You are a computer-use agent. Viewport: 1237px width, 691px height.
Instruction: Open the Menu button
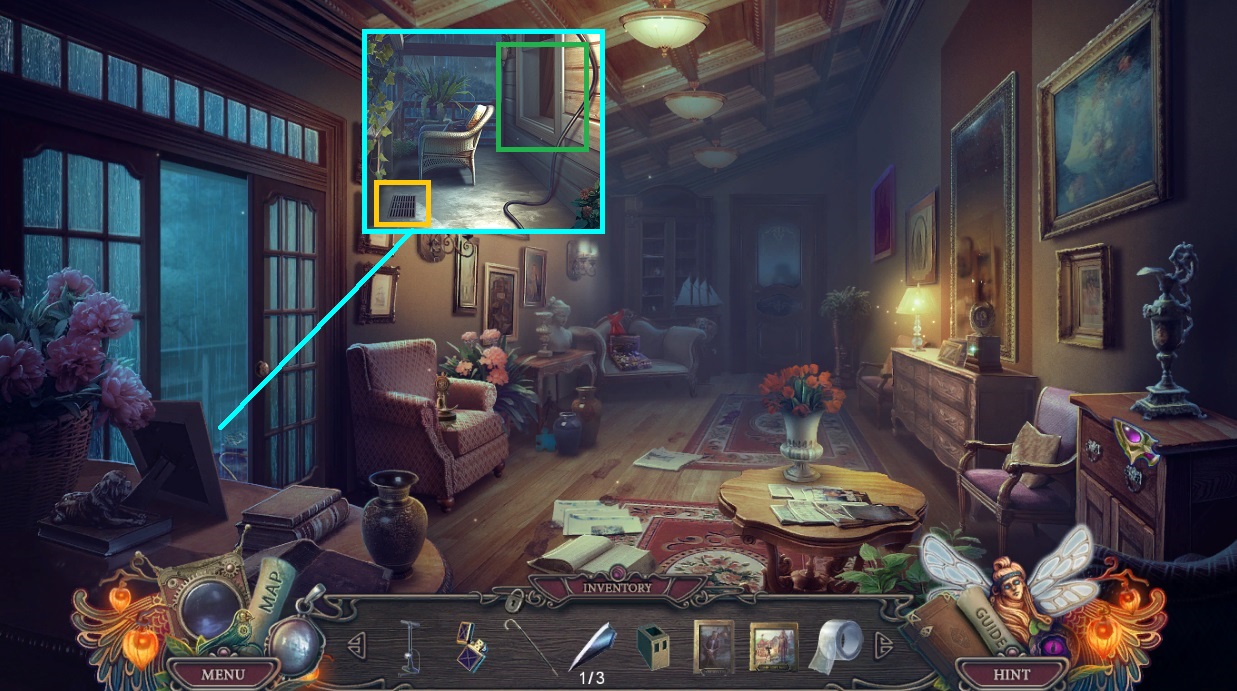pos(222,674)
